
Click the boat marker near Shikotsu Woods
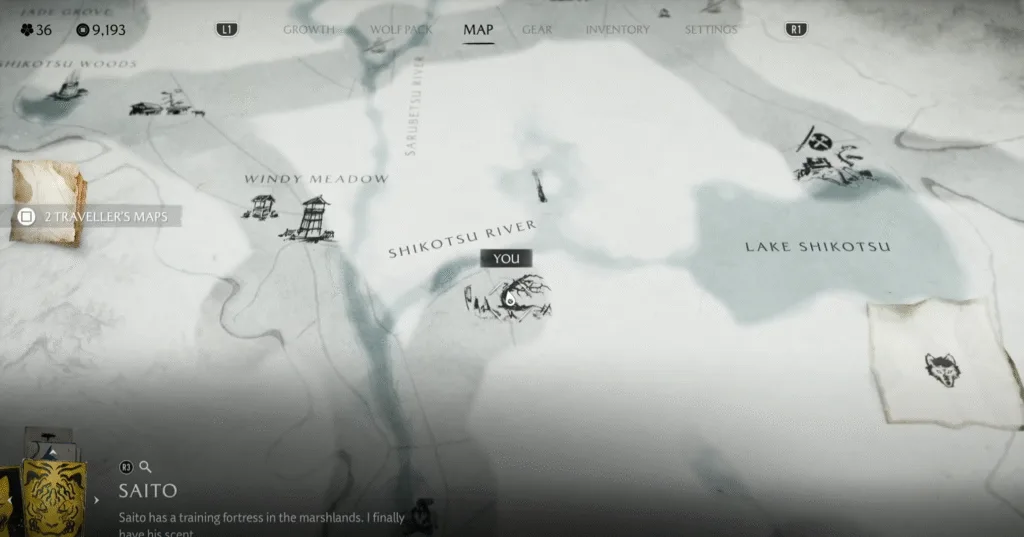[68, 90]
